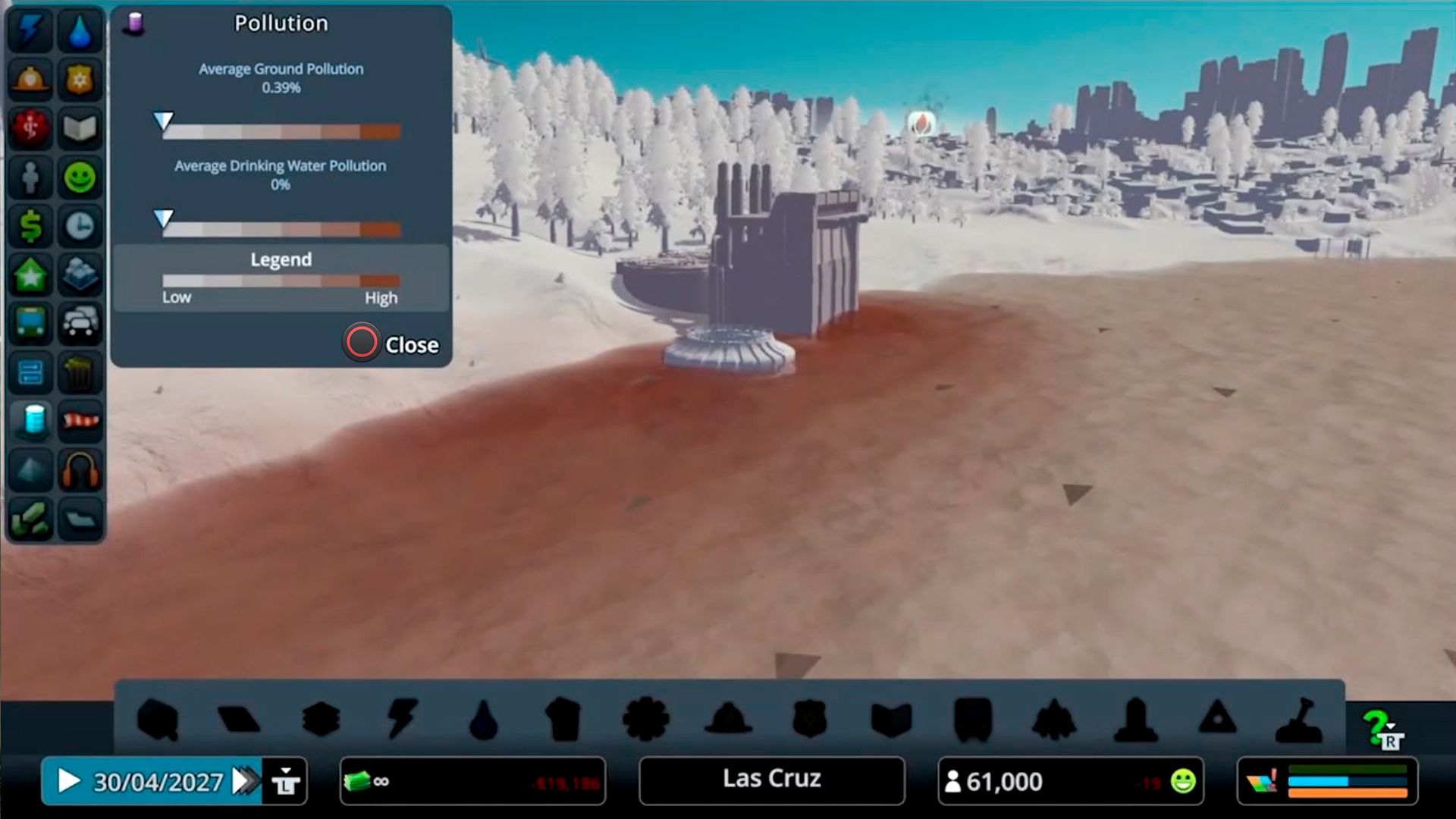Open the economy dollar panel
This screenshot has height=819, width=1456.
(30, 226)
